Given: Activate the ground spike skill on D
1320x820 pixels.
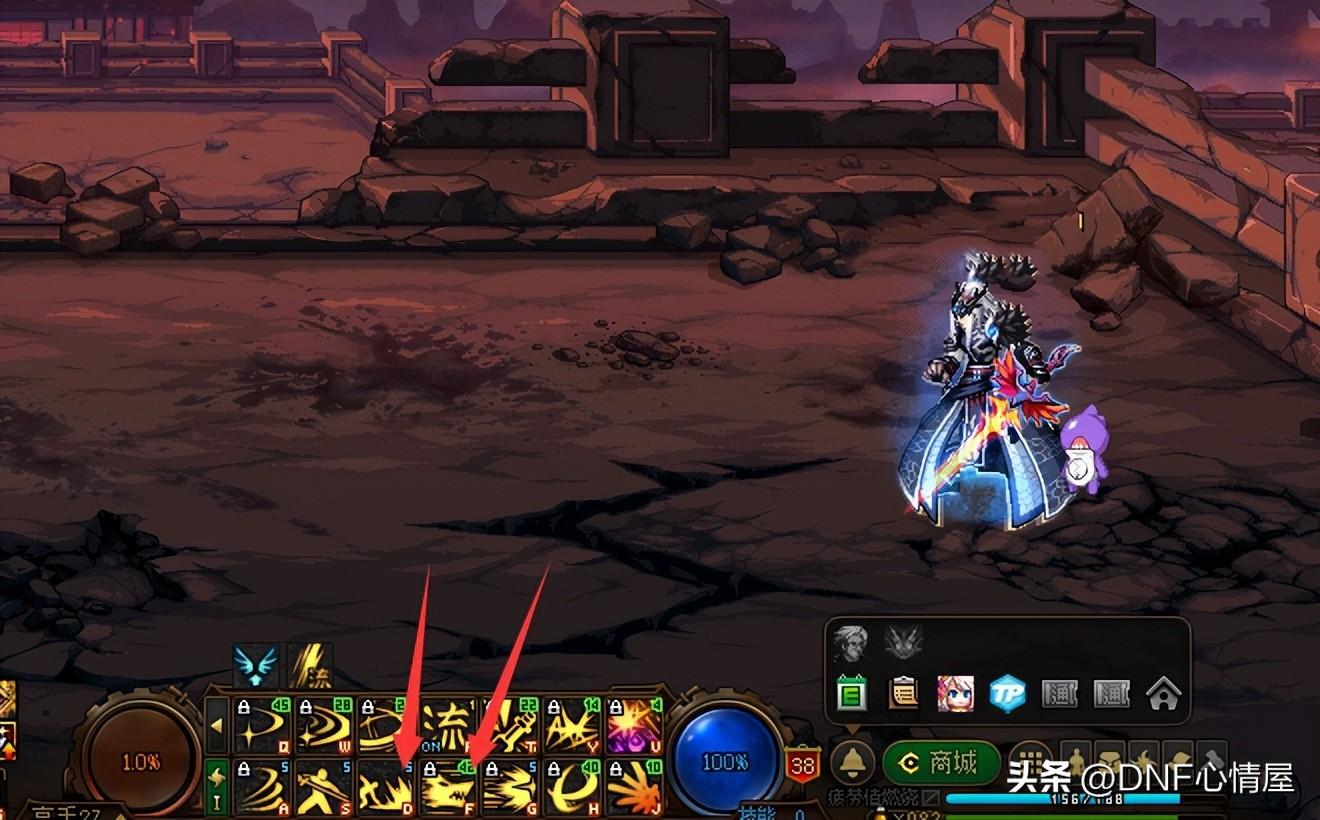Looking at the screenshot, I should click(386, 787).
